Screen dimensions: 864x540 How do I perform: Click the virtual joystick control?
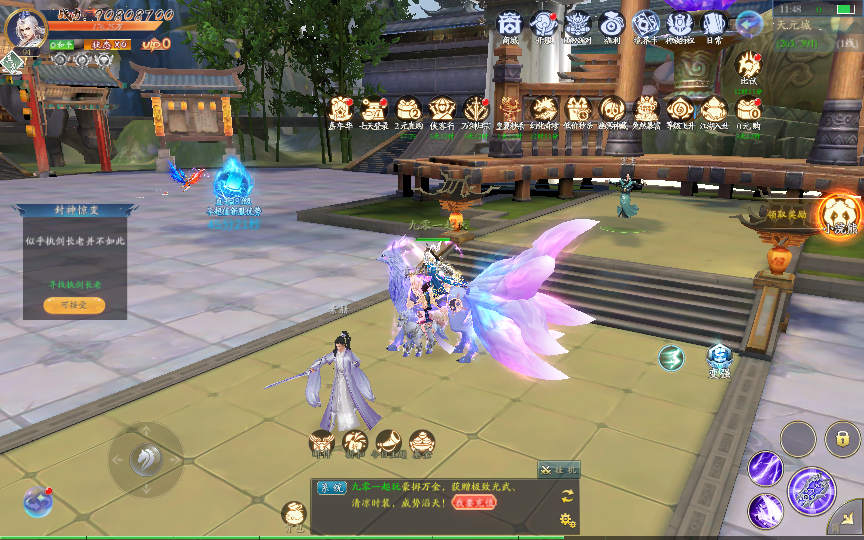146,460
